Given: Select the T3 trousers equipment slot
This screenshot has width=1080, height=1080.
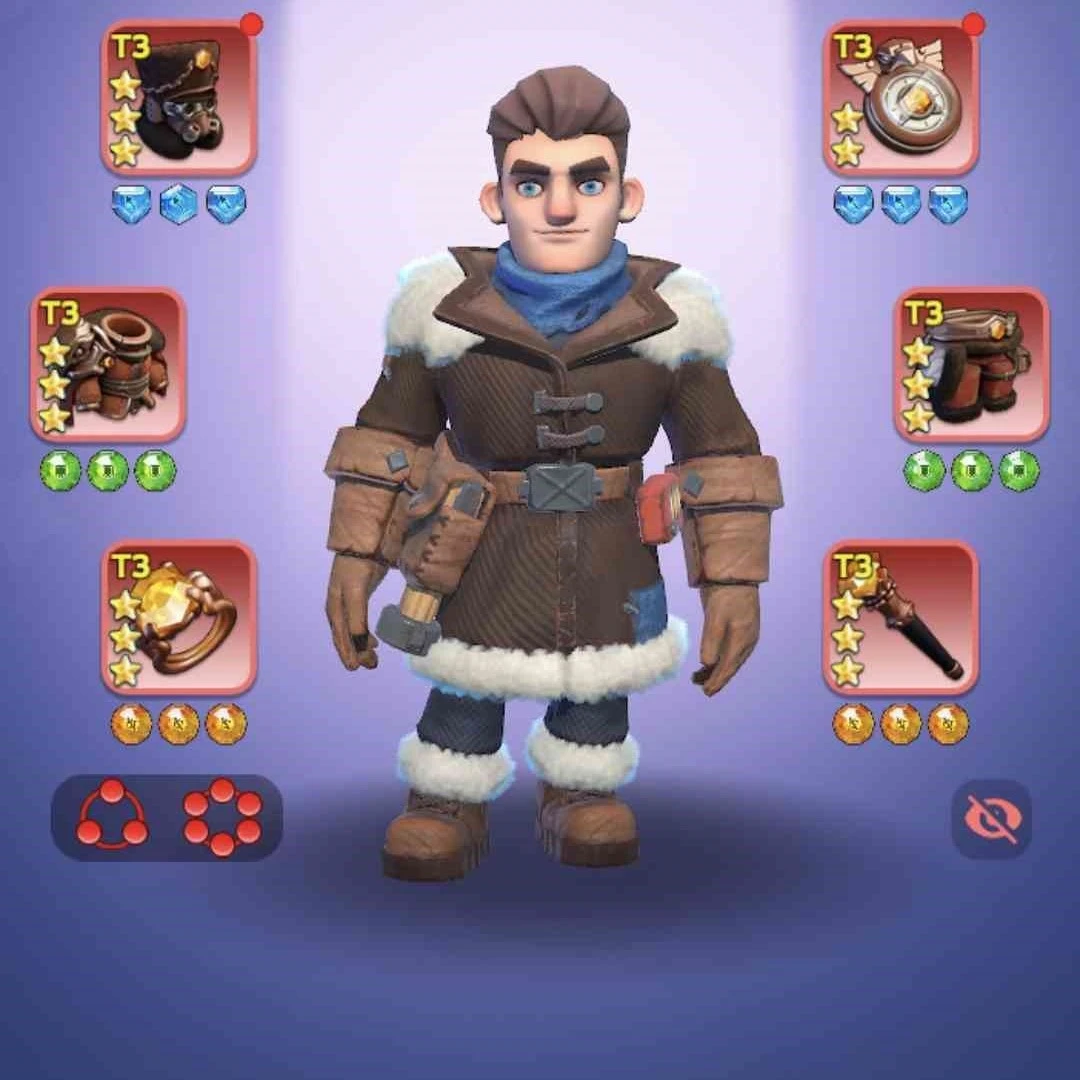Looking at the screenshot, I should tap(971, 365).
